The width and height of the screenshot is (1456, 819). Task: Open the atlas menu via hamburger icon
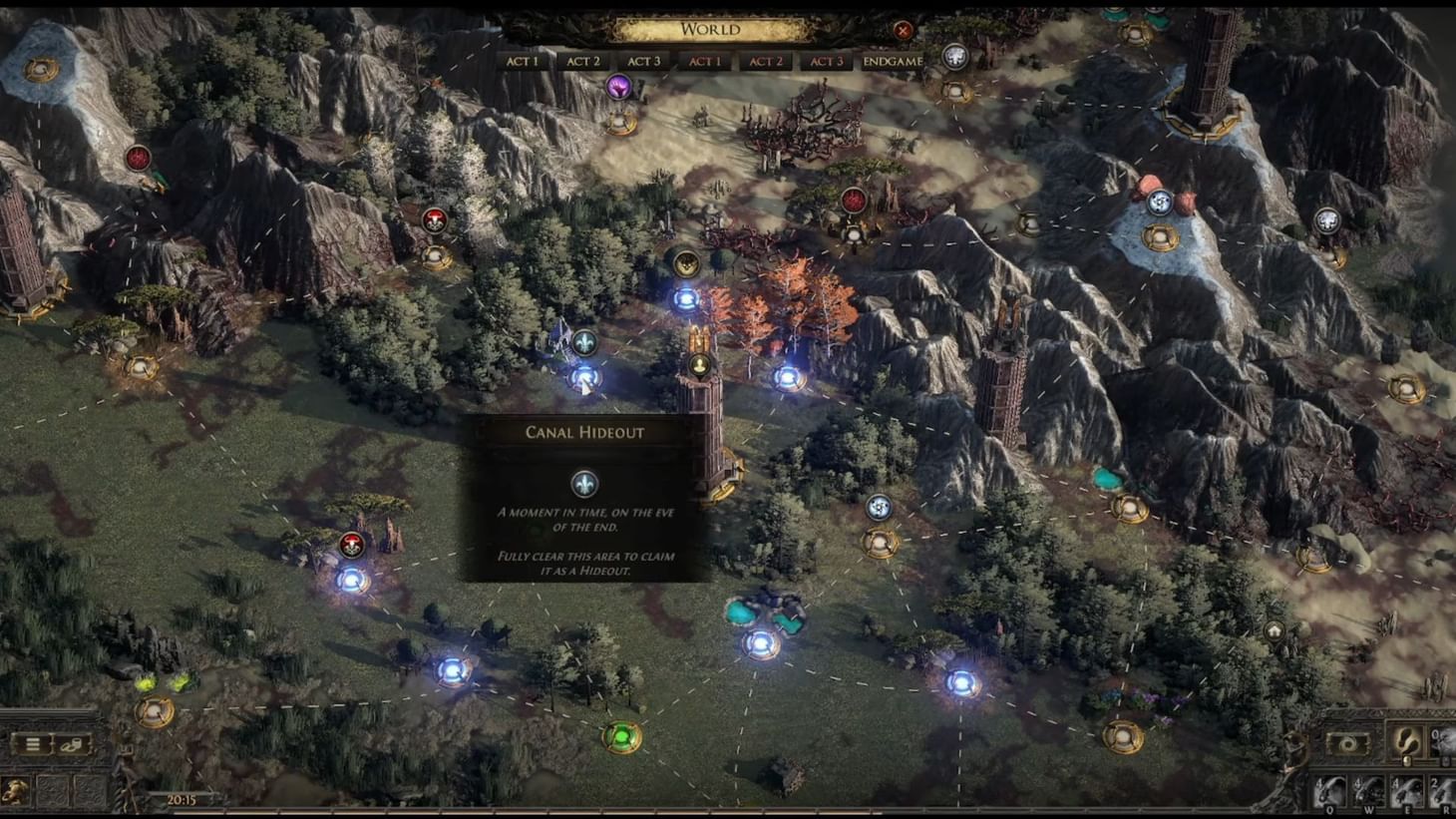point(32,744)
